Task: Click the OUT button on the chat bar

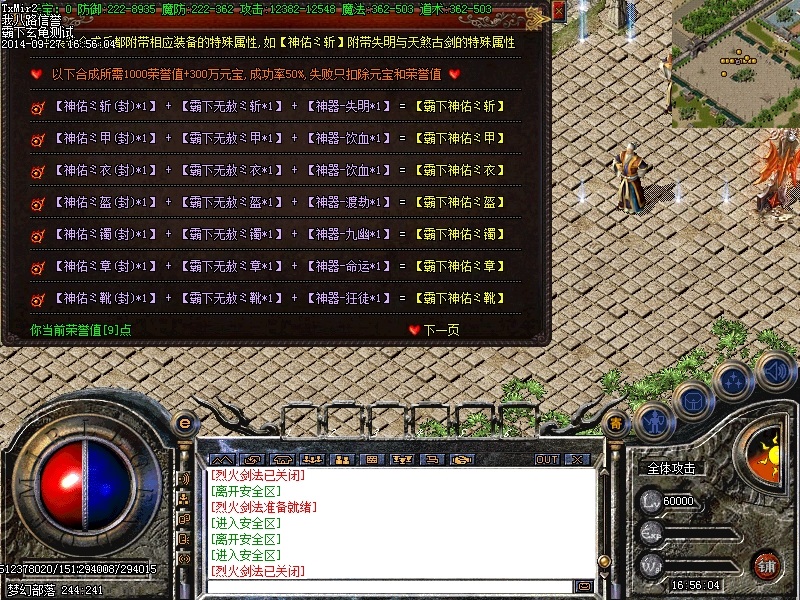Action: tap(547, 460)
